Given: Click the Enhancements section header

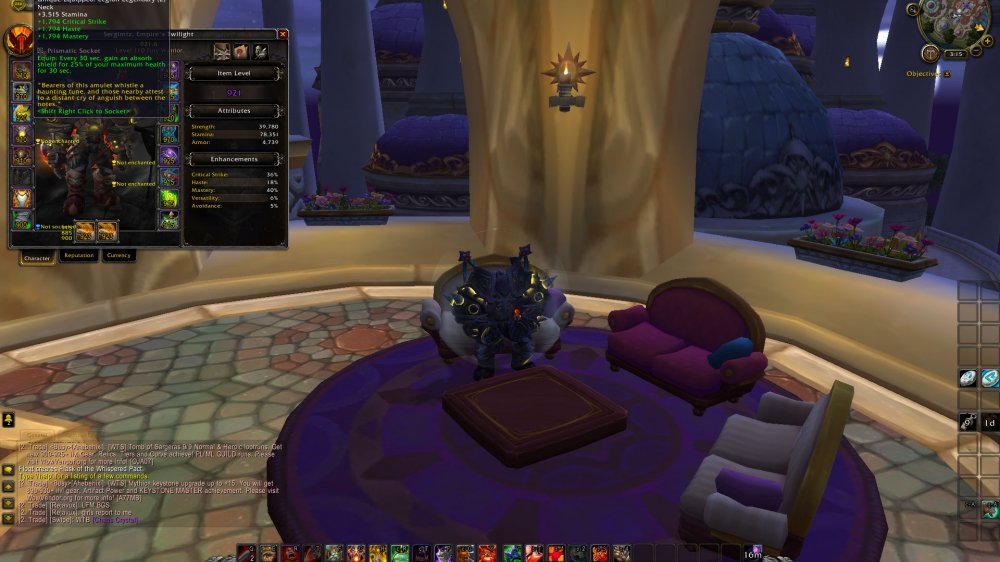Looking at the screenshot, I should pyautogui.click(x=236, y=159).
